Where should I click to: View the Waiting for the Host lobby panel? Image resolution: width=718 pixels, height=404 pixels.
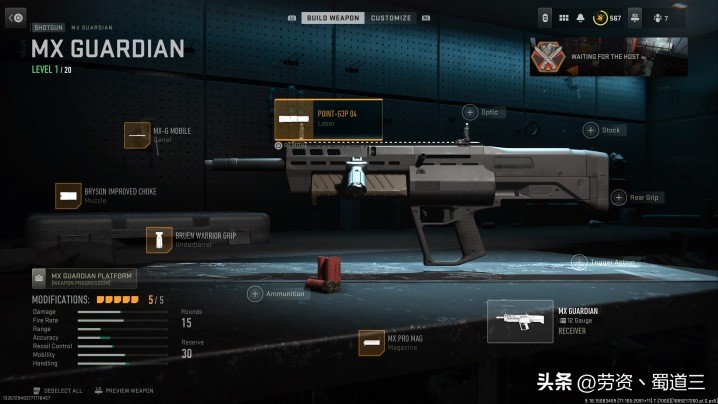(x=608, y=57)
